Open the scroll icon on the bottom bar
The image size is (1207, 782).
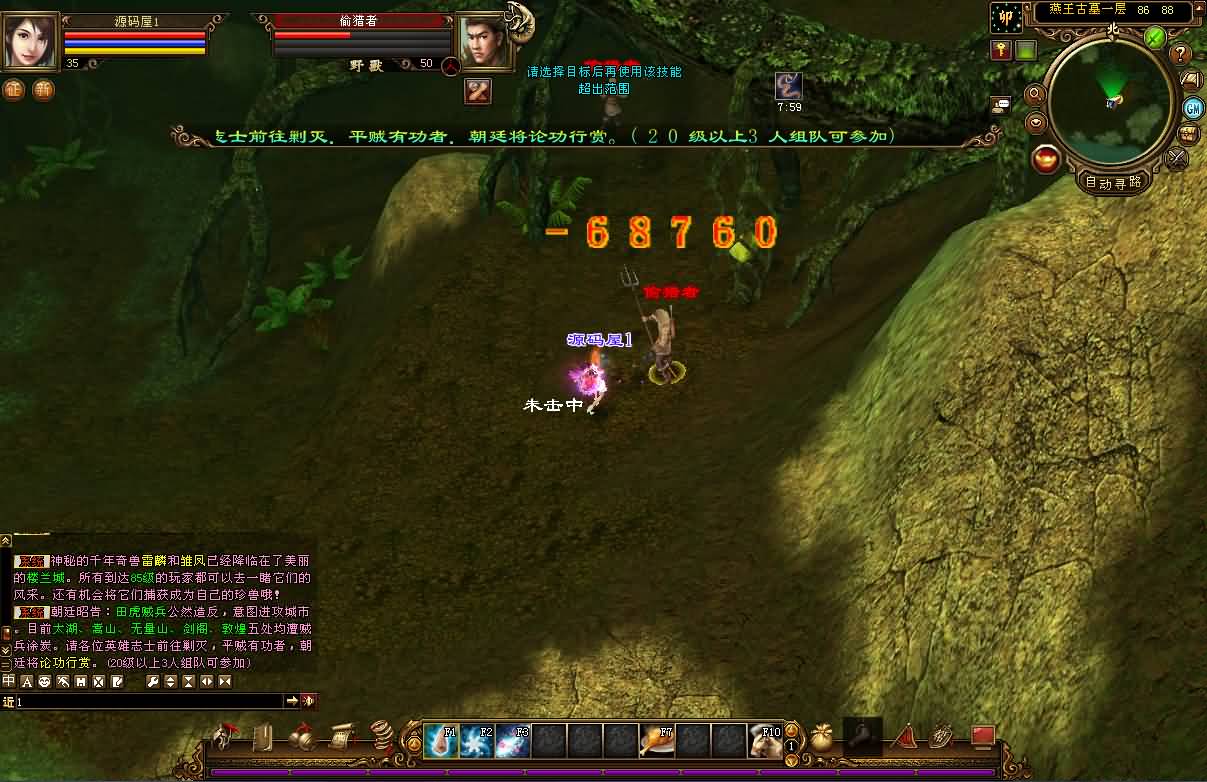tap(341, 737)
